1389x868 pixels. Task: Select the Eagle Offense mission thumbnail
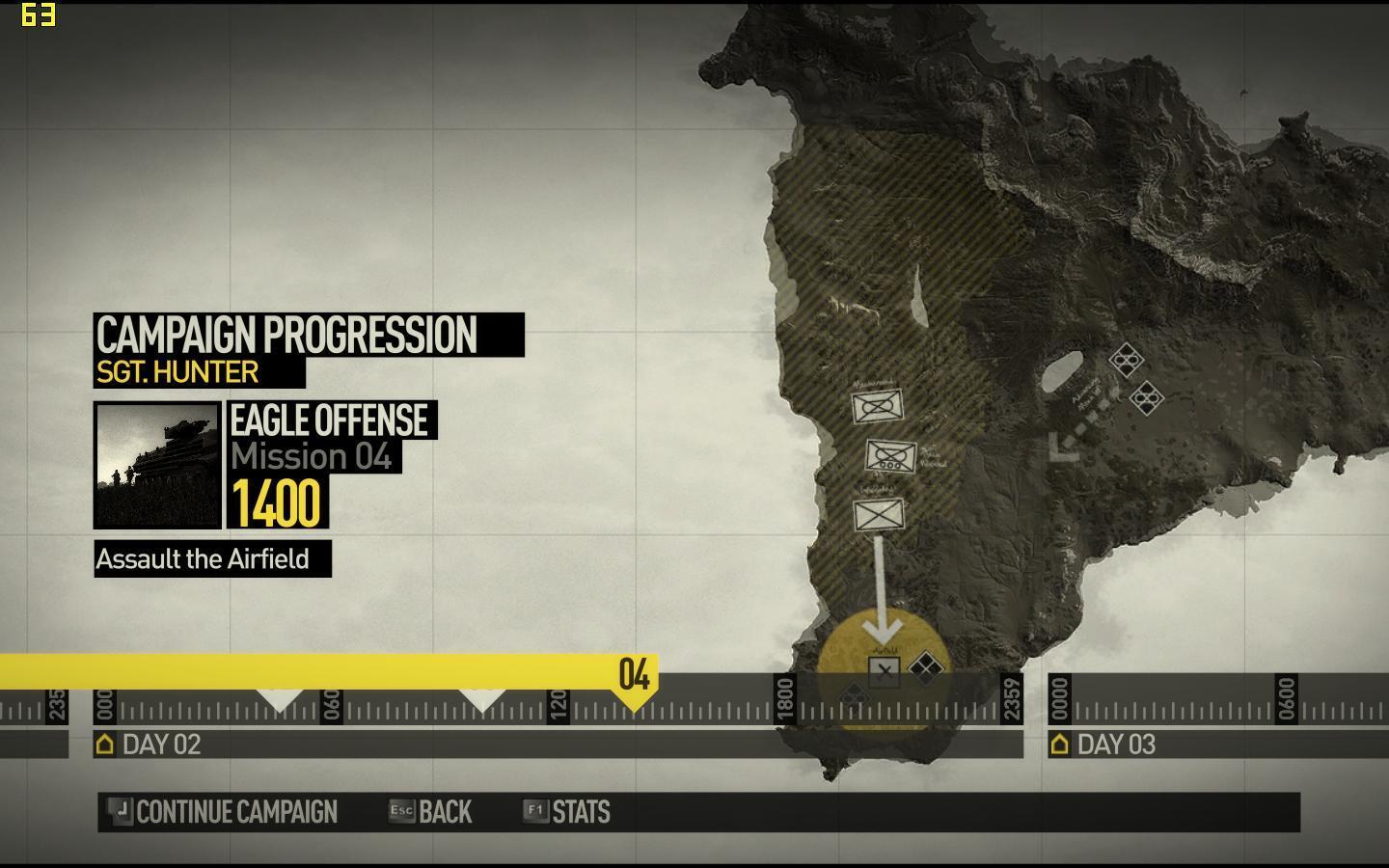tap(158, 465)
